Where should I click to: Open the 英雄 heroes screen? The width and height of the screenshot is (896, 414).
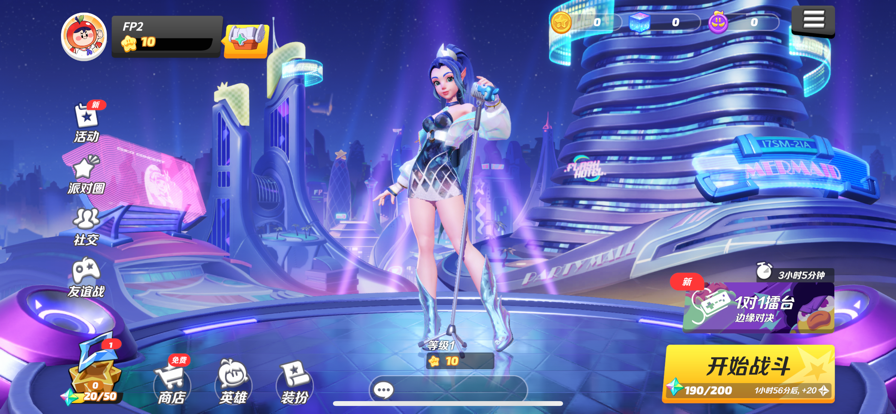(233, 383)
